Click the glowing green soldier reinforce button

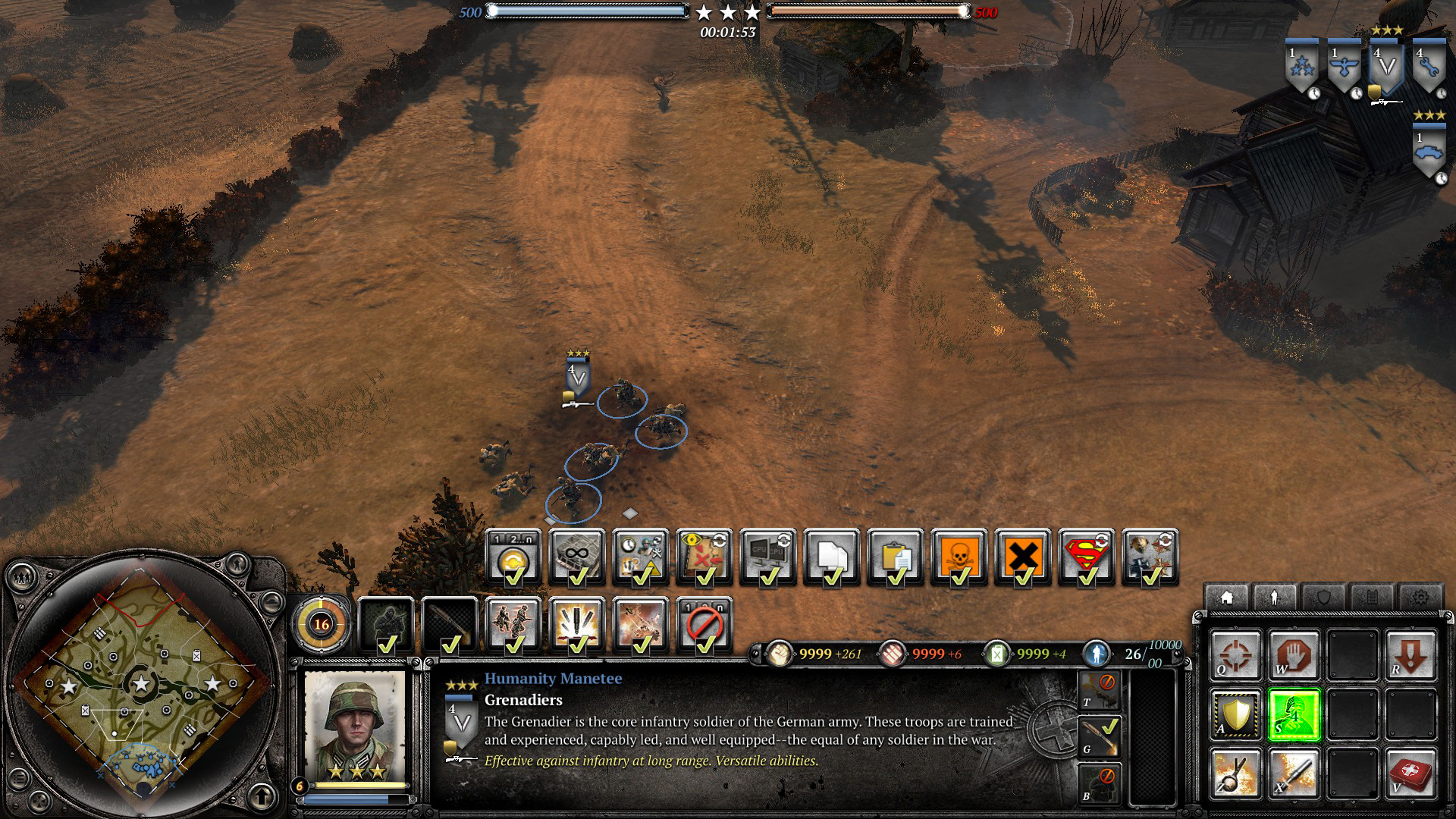coord(1294,715)
